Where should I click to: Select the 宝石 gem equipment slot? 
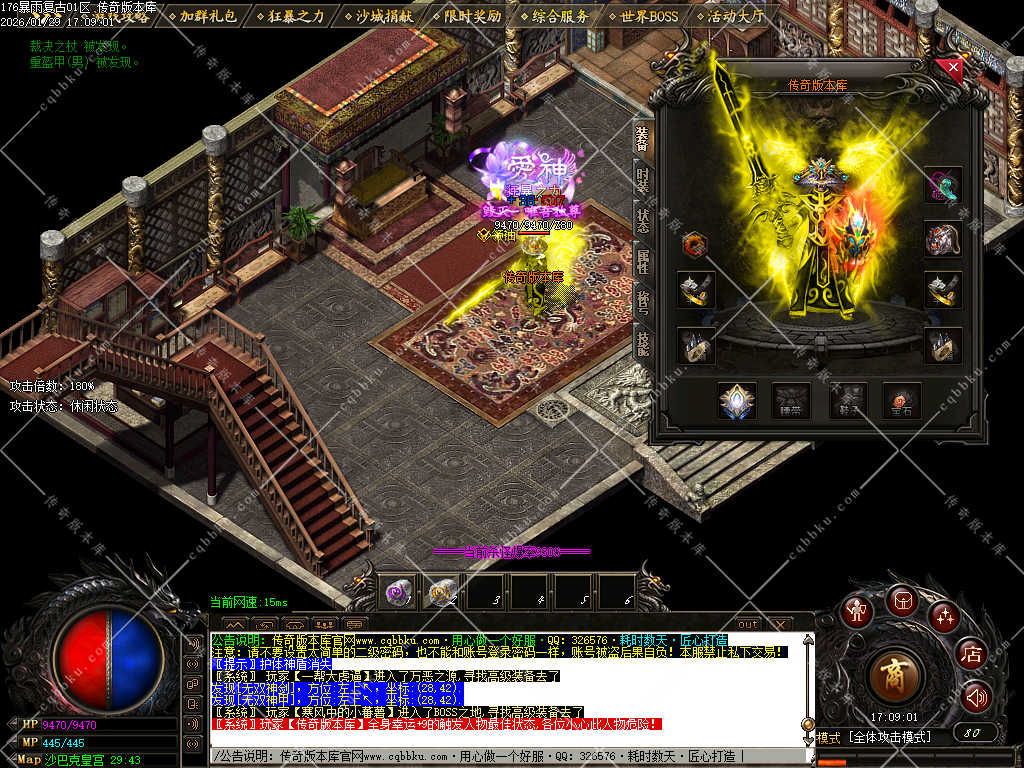tap(902, 401)
